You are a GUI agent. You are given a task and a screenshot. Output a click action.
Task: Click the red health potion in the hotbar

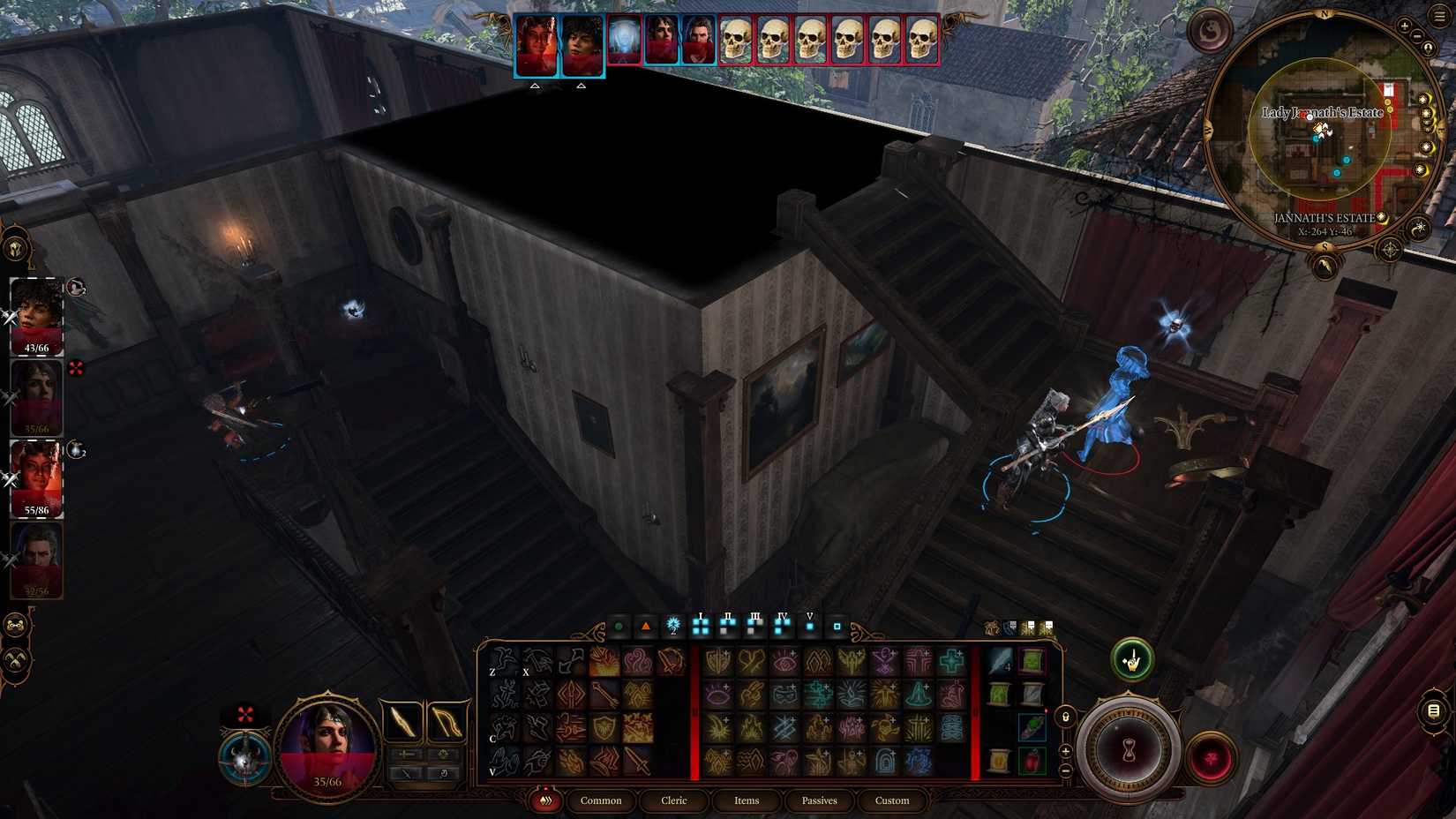click(1031, 759)
